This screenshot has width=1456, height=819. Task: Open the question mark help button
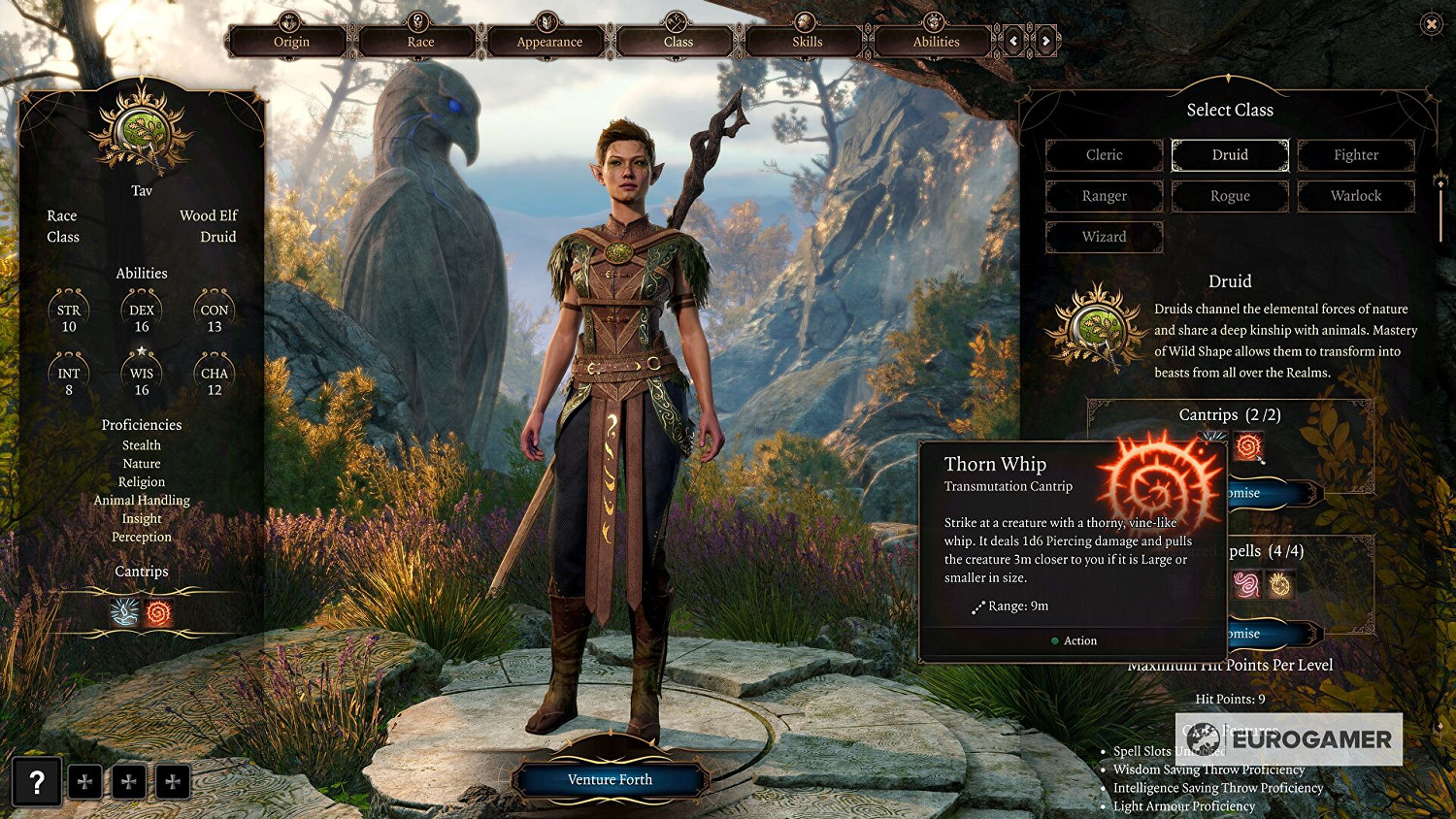tap(37, 781)
